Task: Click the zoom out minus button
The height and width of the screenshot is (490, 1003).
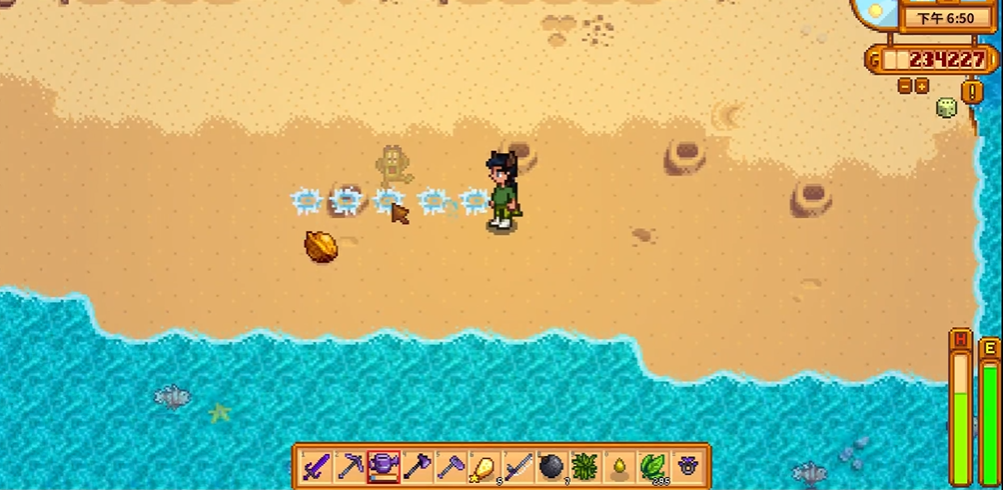Action: click(x=905, y=87)
